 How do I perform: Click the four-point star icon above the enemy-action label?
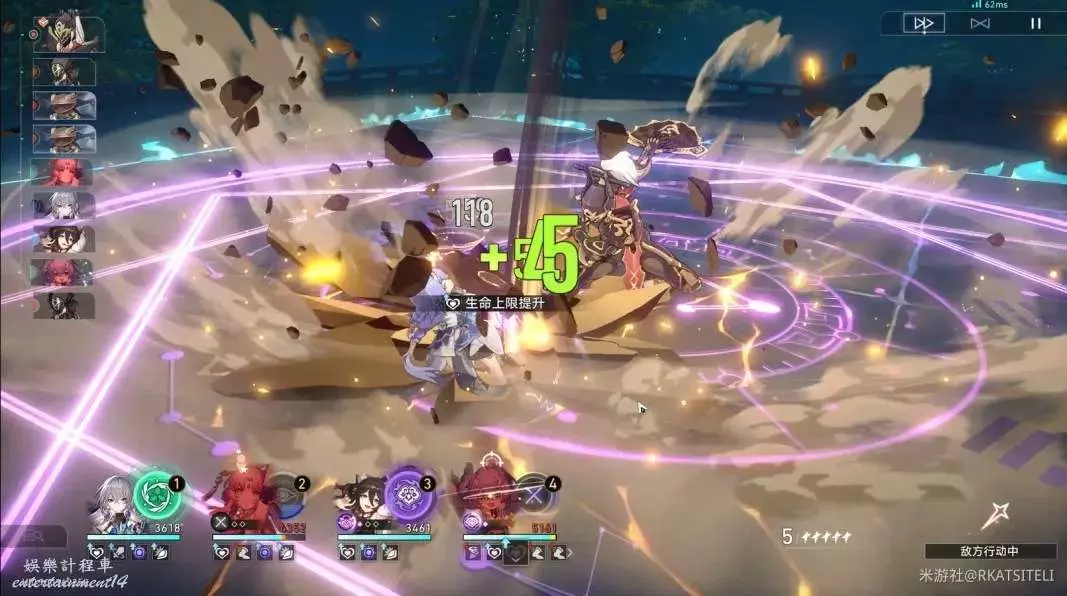click(x=995, y=516)
